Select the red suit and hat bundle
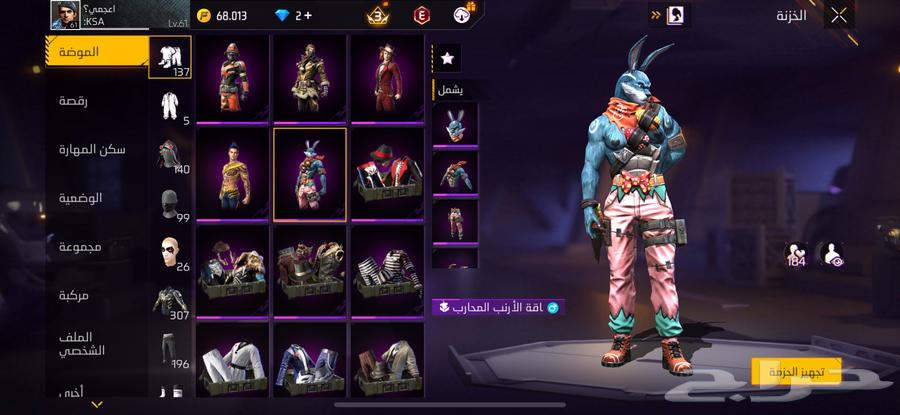This screenshot has width=900, height=415. [387, 76]
